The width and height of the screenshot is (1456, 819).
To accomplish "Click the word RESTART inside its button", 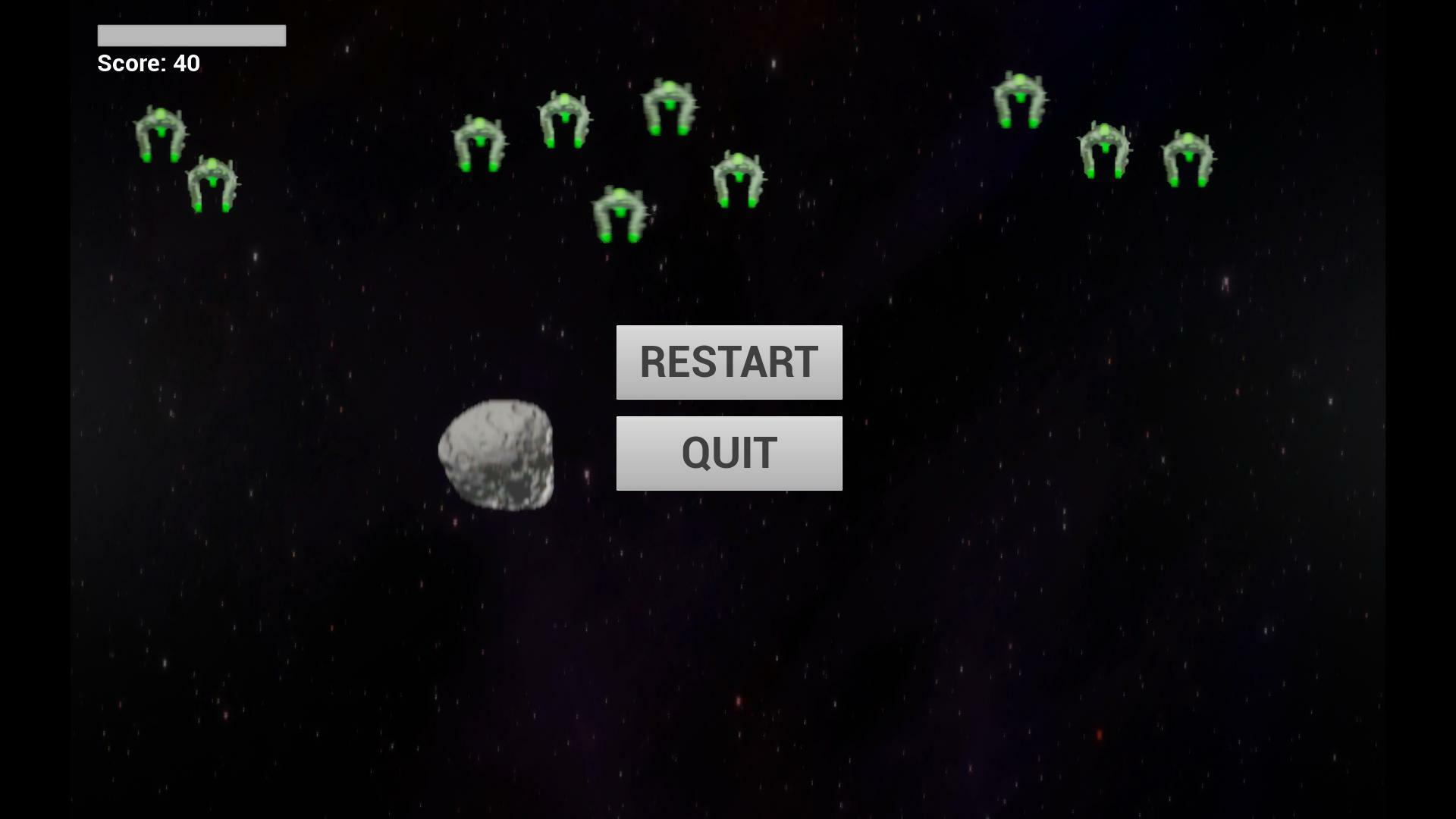I will point(729,362).
